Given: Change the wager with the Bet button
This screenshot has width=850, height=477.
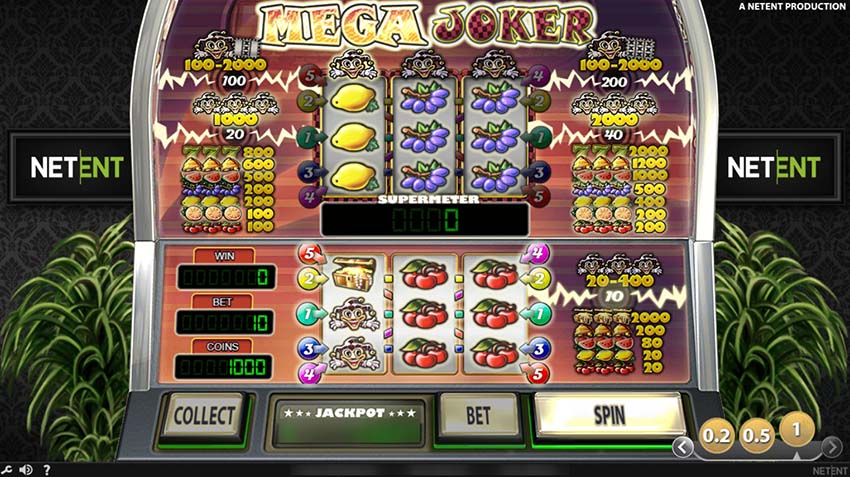Looking at the screenshot, I should coord(478,414).
